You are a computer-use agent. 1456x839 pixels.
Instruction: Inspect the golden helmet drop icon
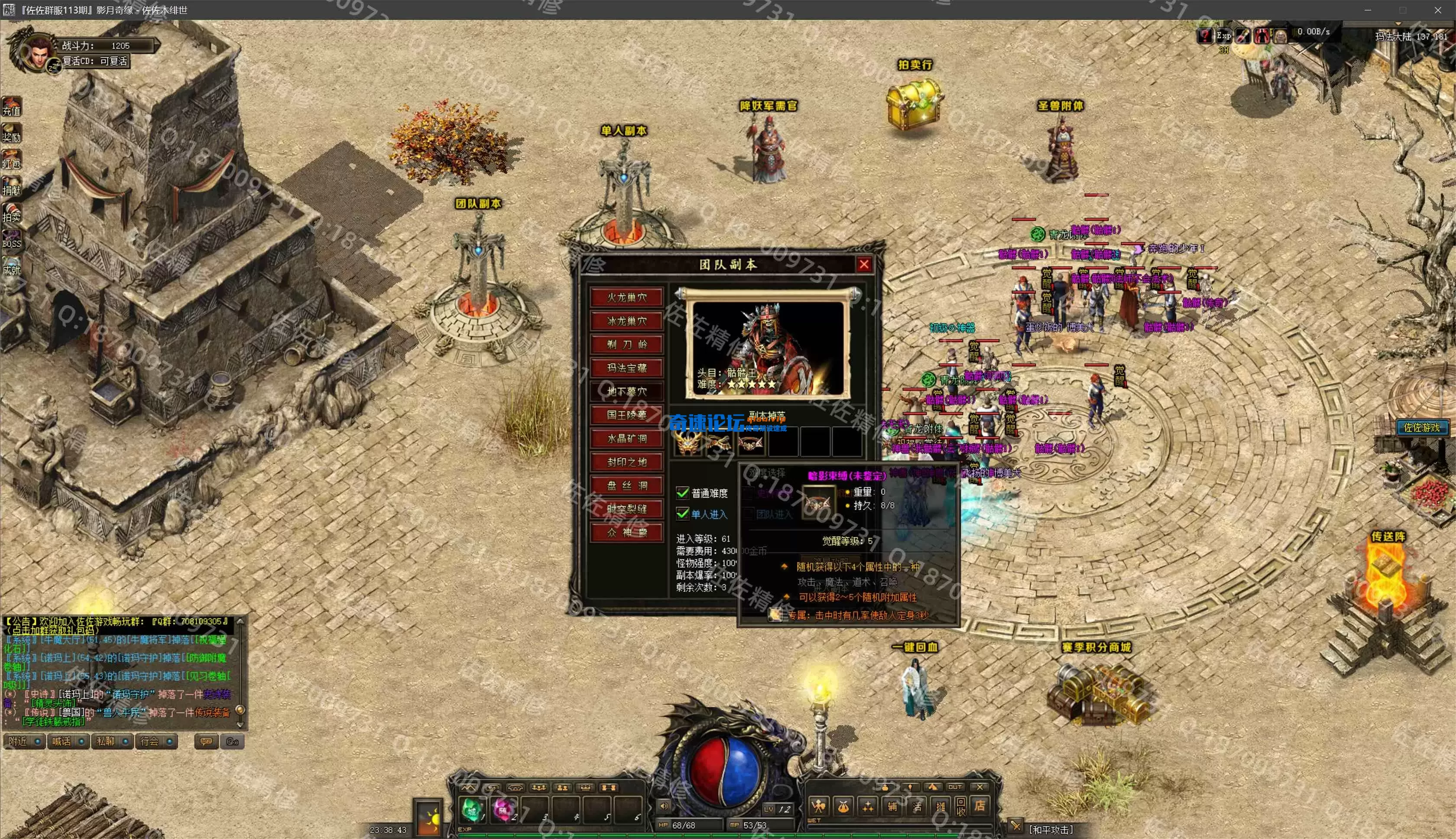688,442
